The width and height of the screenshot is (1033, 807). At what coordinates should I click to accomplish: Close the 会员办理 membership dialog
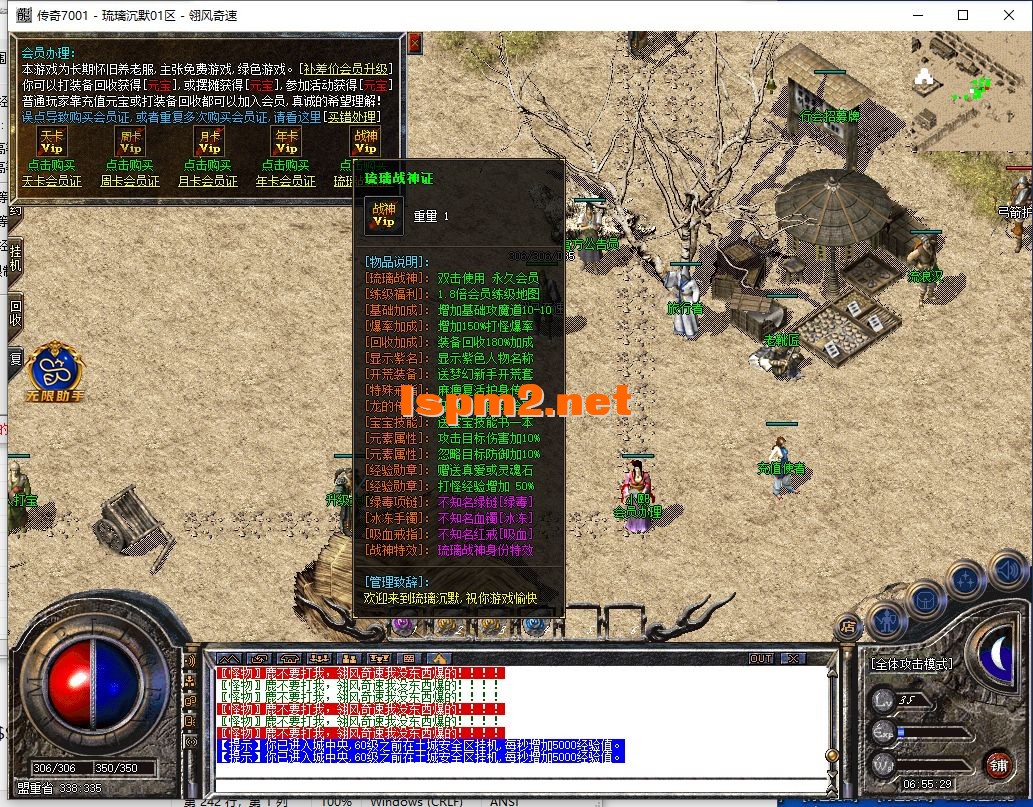click(415, 43)
